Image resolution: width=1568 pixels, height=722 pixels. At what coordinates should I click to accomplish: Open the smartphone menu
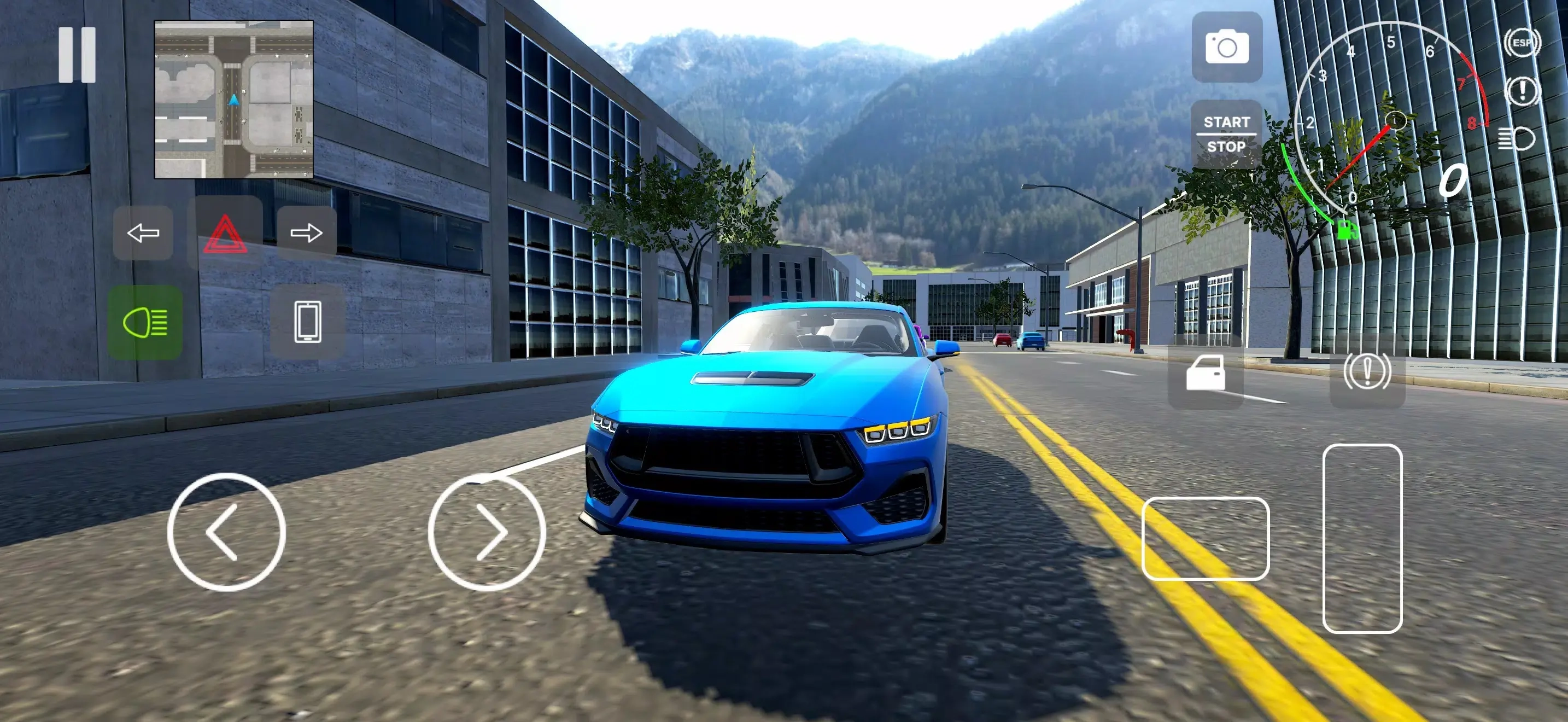(x=307, y=322)
